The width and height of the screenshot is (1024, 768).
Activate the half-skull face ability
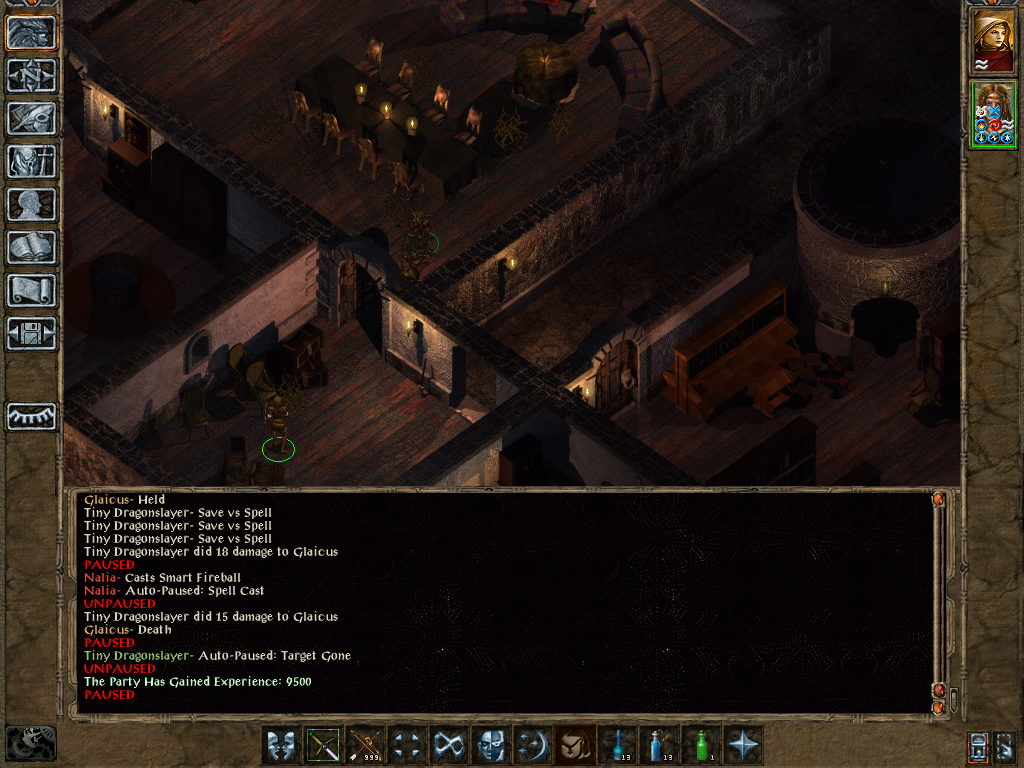pyautogui.click(x=491, y=745)
